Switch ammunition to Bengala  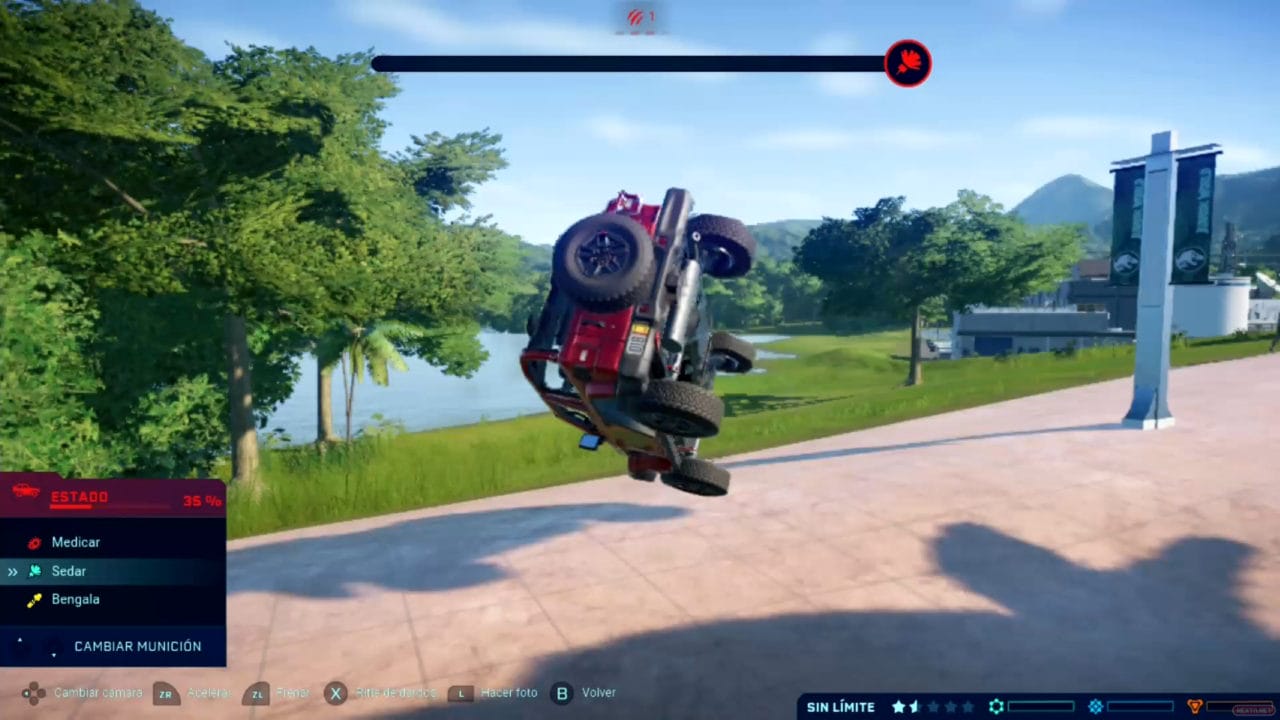tap(75, 599)
